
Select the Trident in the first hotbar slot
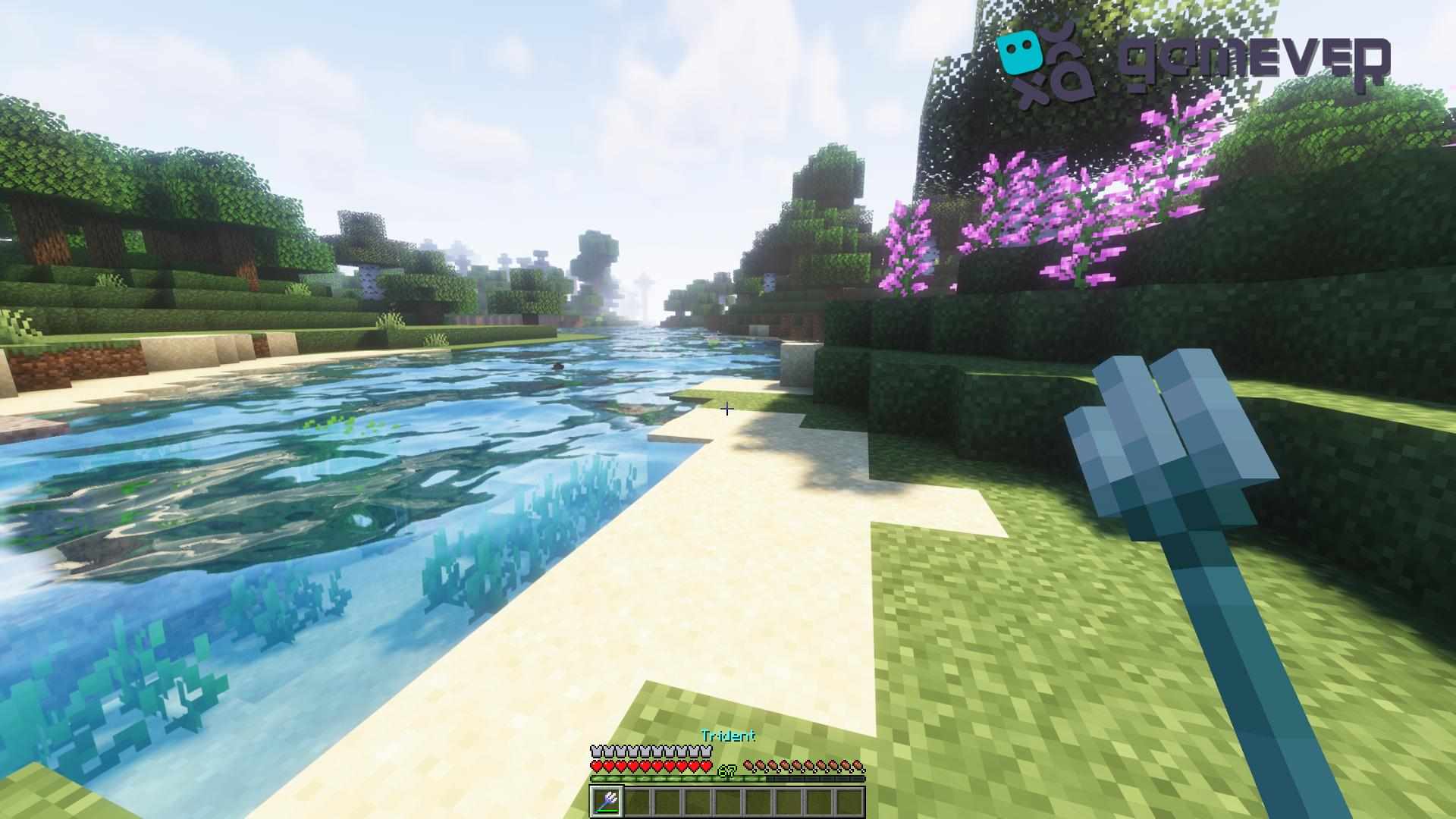(x=607, y=800)
